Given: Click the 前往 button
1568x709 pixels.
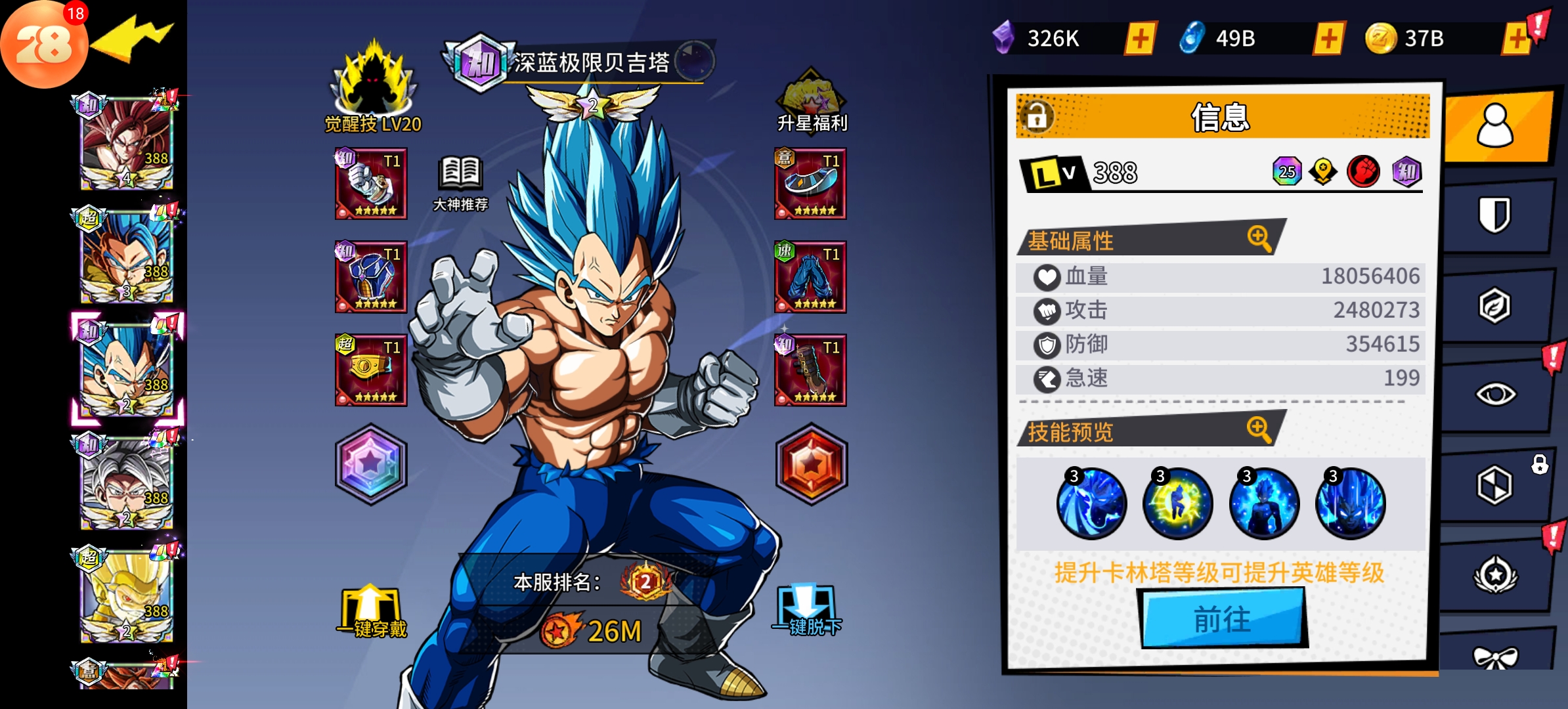Looking at the screenshot, I should 1222,618.
